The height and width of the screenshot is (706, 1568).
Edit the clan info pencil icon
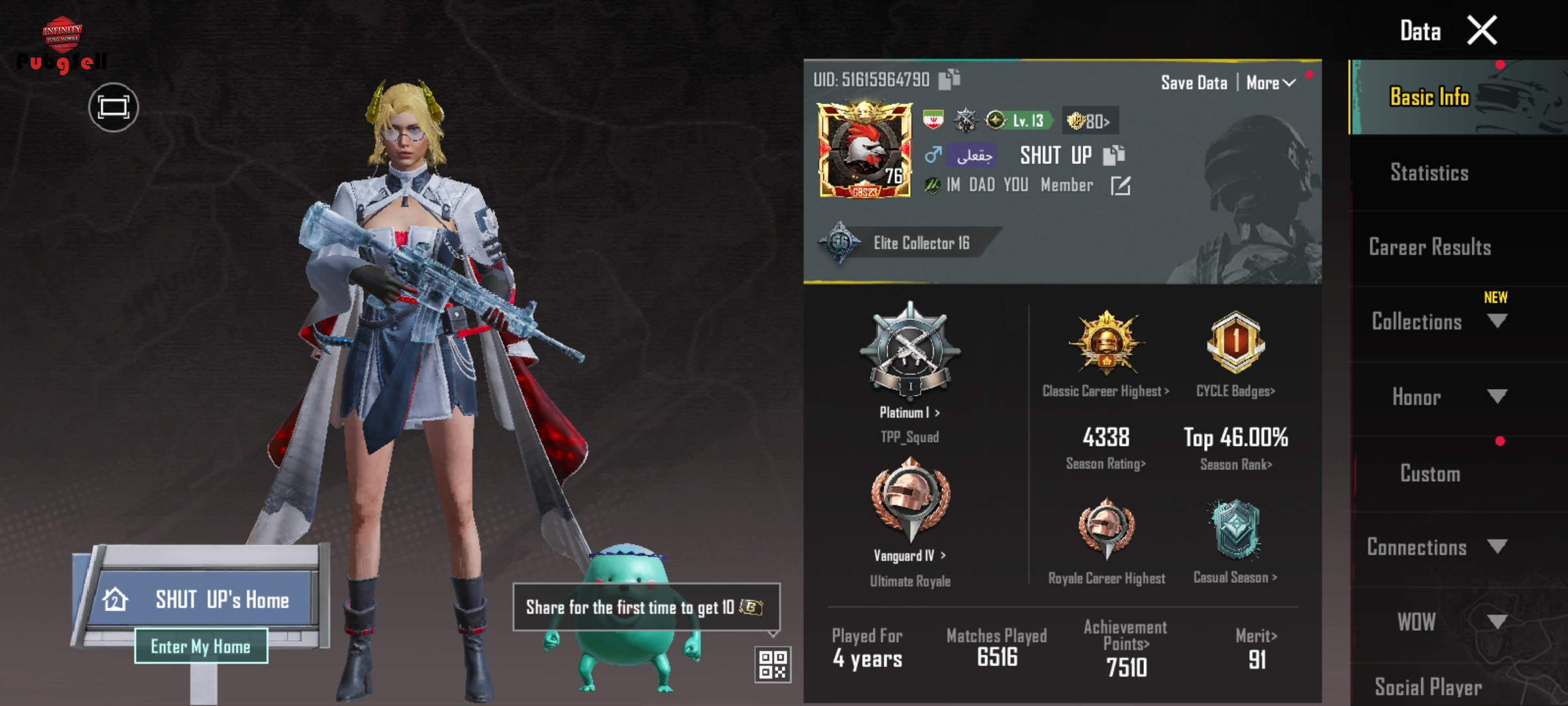pyautogui.click(x=1120, y=186)
